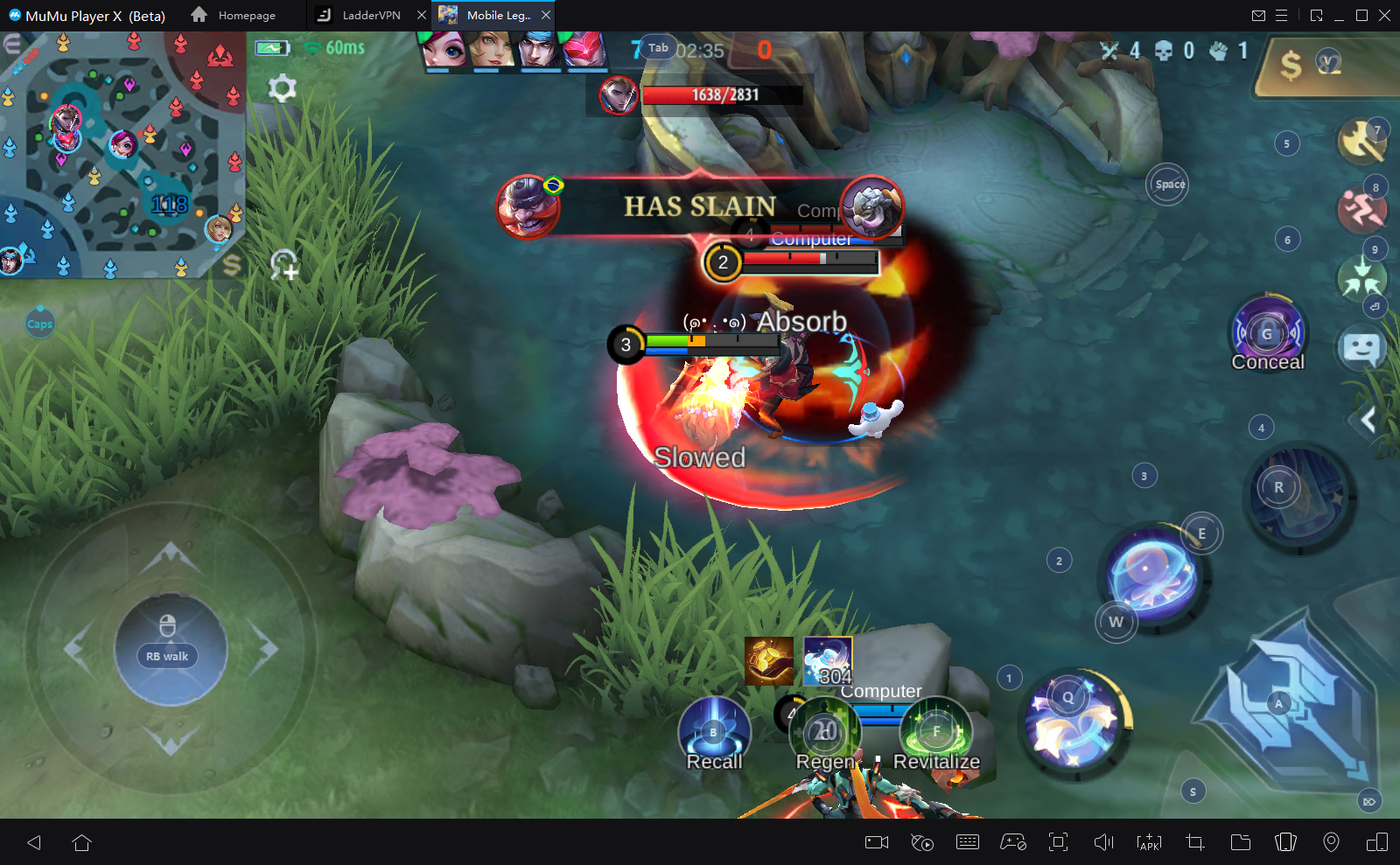Send the attack signal icon
The height and width of the screenshot is (865, 1400).
1361,141
